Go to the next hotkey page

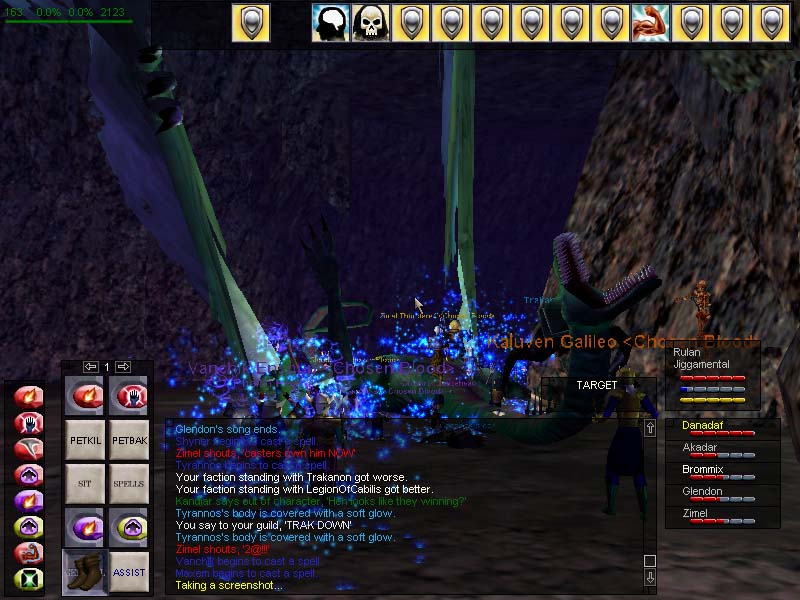[124, 367]
